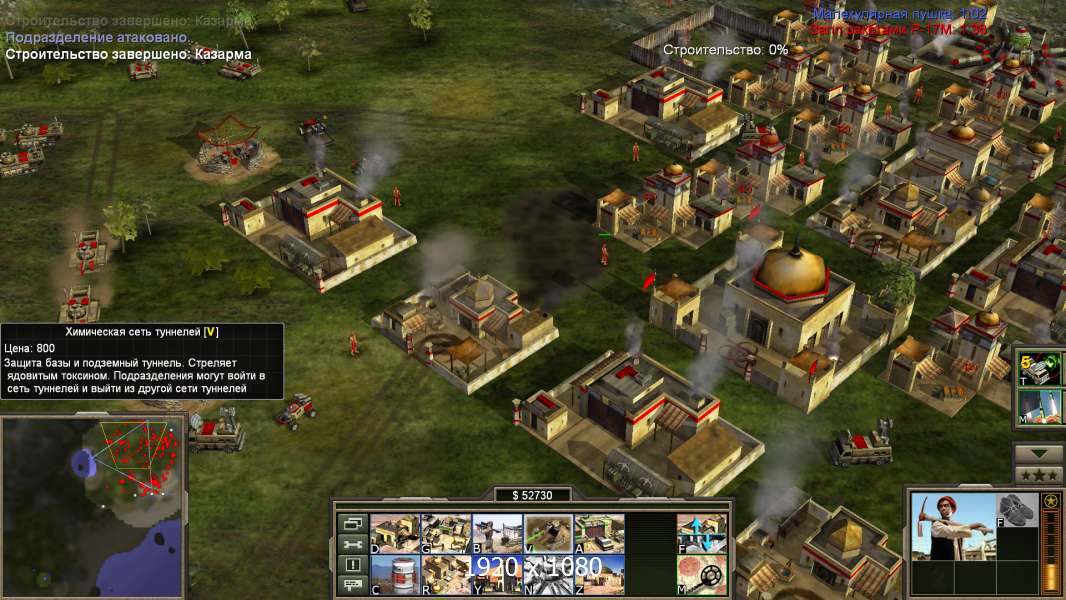Pick the desert building icon labeled Z

[599, 574]
